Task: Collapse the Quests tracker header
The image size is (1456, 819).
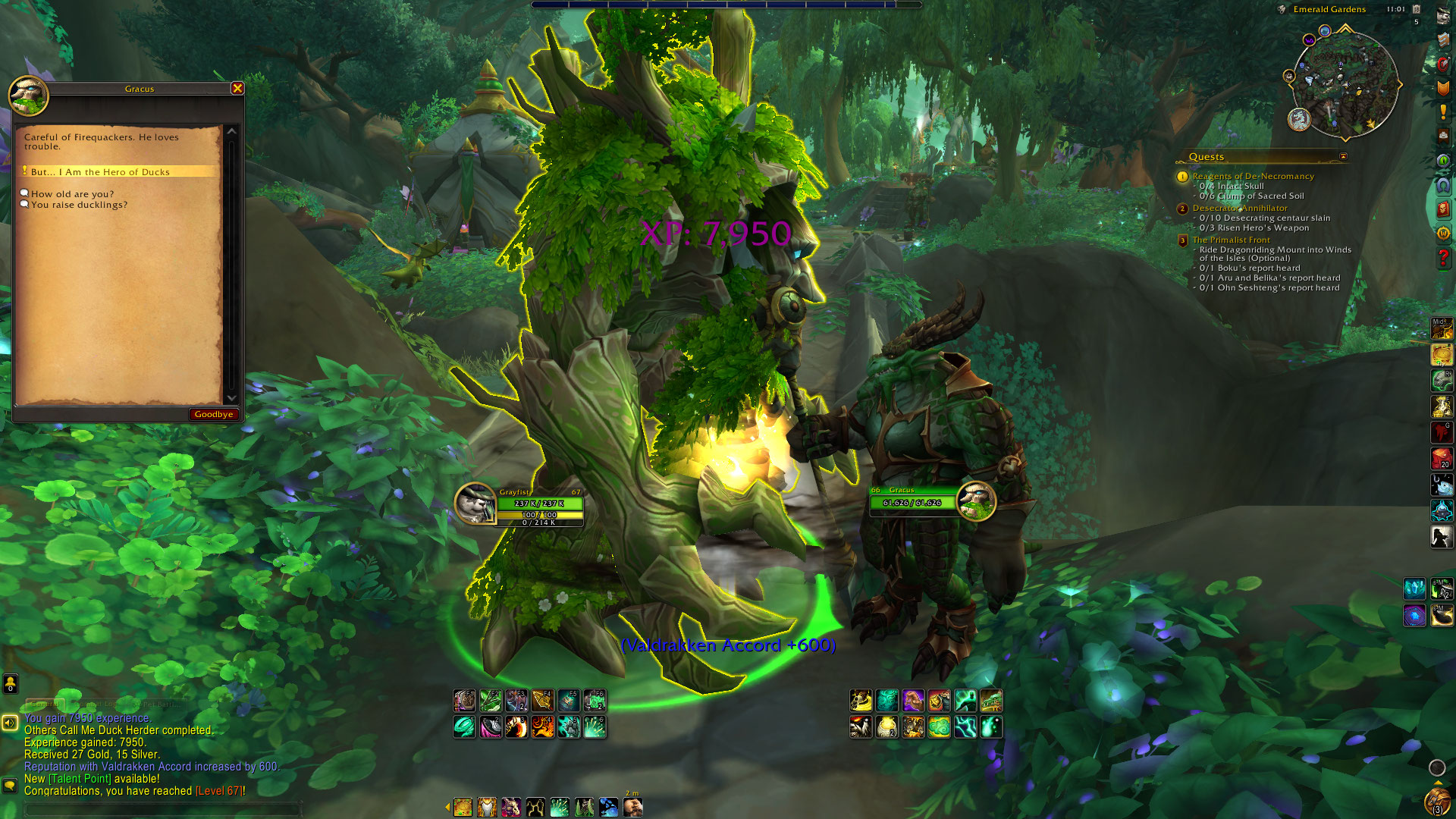Action: (x=1343, y=157)
